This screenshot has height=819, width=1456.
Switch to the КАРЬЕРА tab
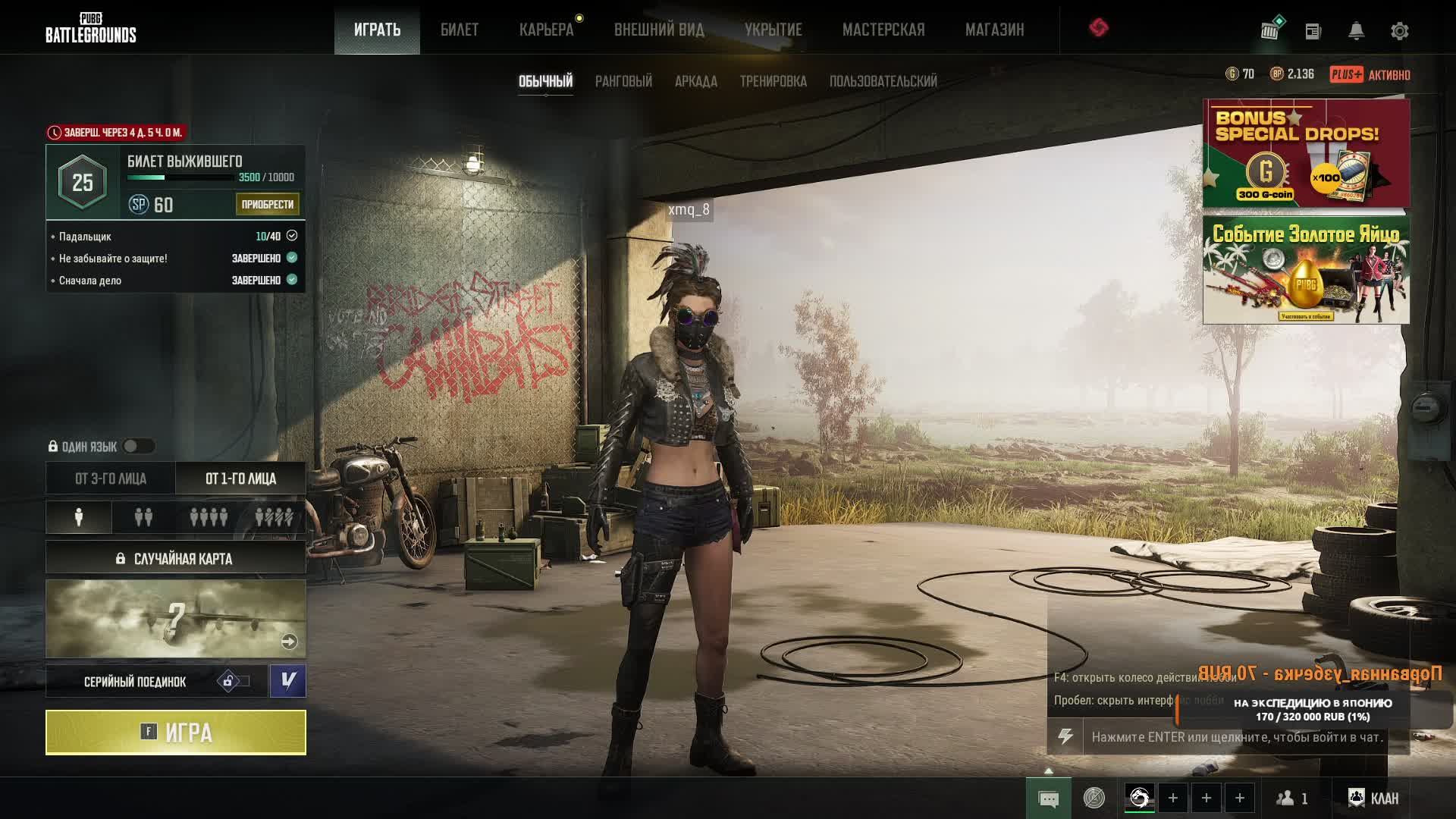(x=546, y=30)
